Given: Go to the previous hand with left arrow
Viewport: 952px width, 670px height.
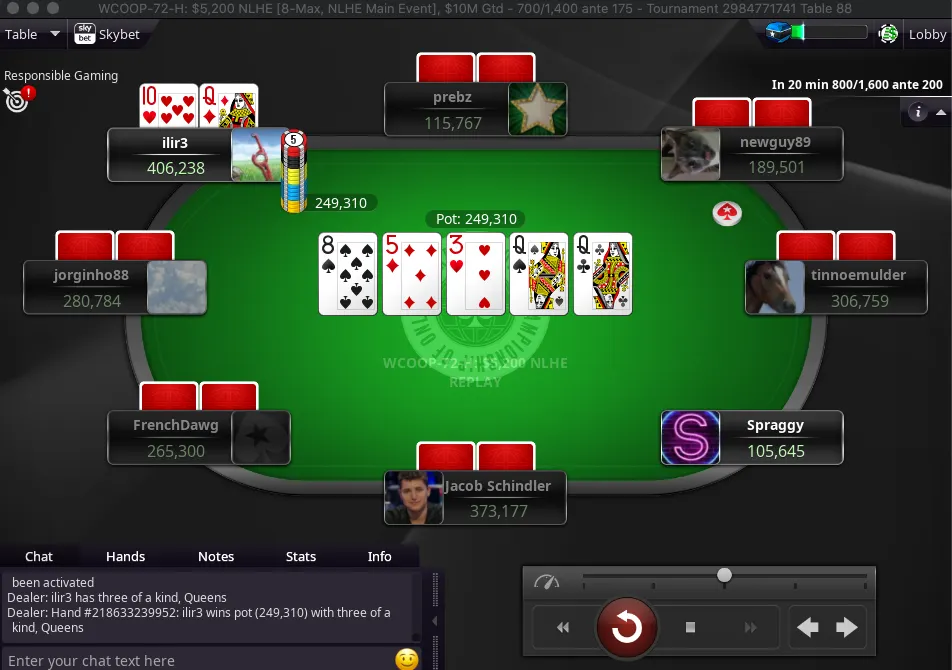Looking at the screenshot, I should [x=808, y=627].
